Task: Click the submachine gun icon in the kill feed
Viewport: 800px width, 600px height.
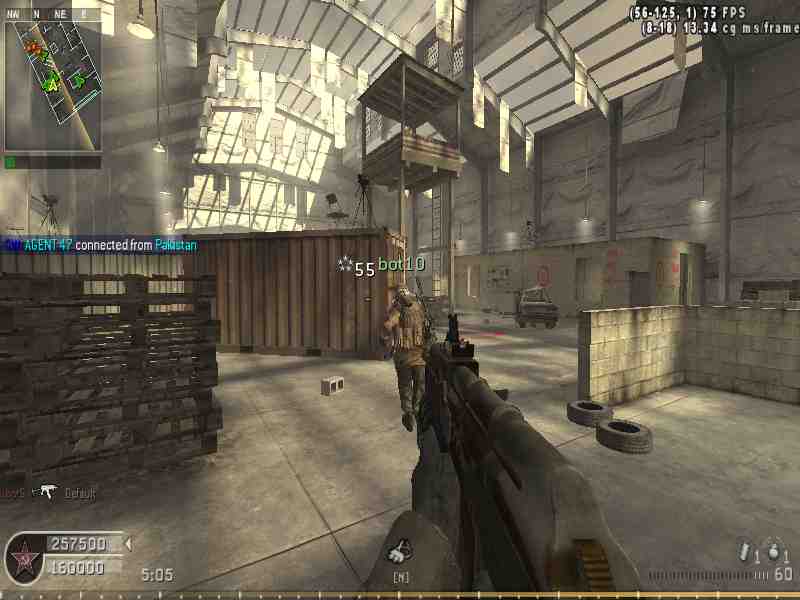Action: [x=46, y=491]
